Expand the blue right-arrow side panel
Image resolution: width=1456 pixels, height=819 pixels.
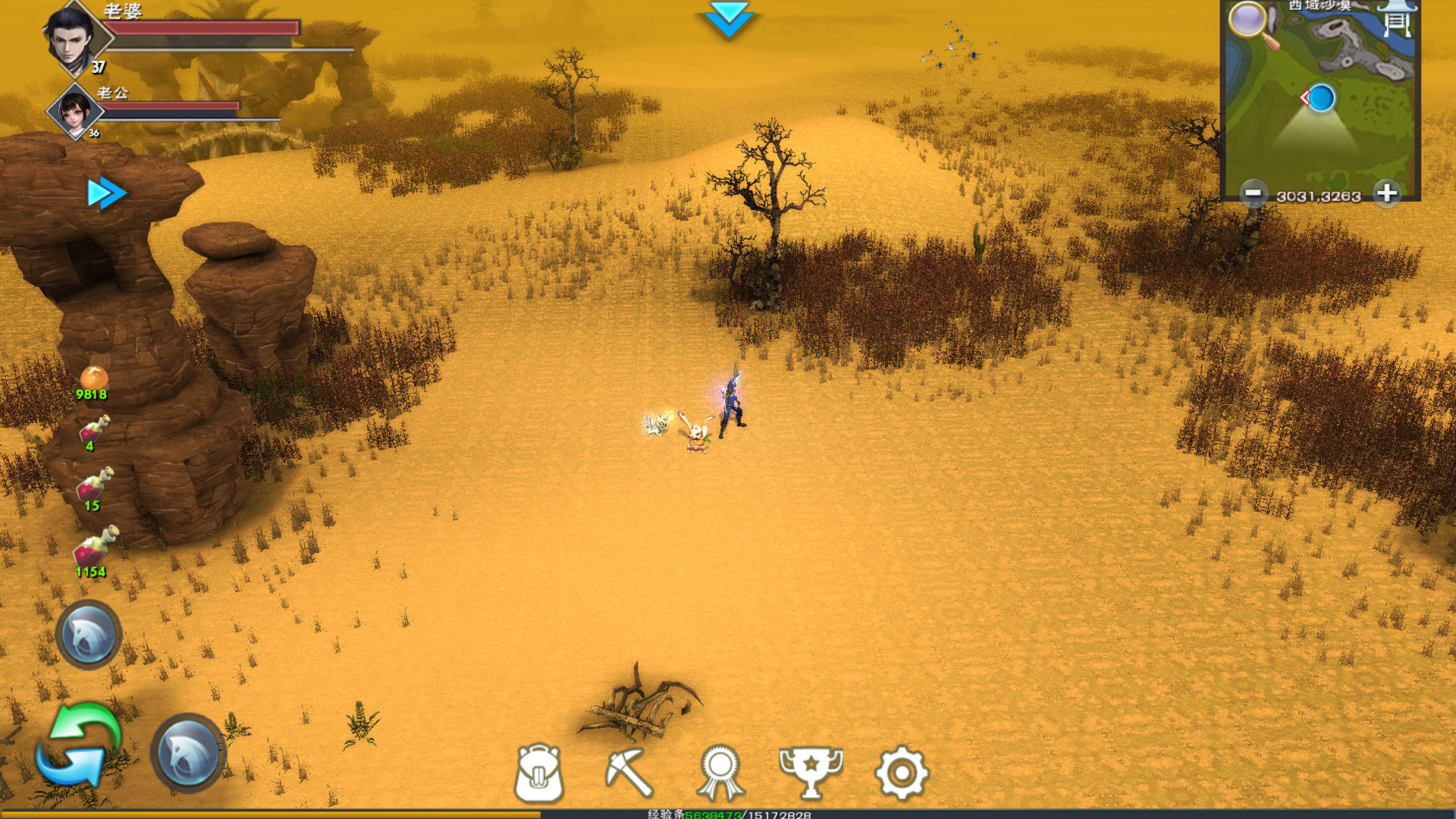pyautogui.click(x=106, y=193)
